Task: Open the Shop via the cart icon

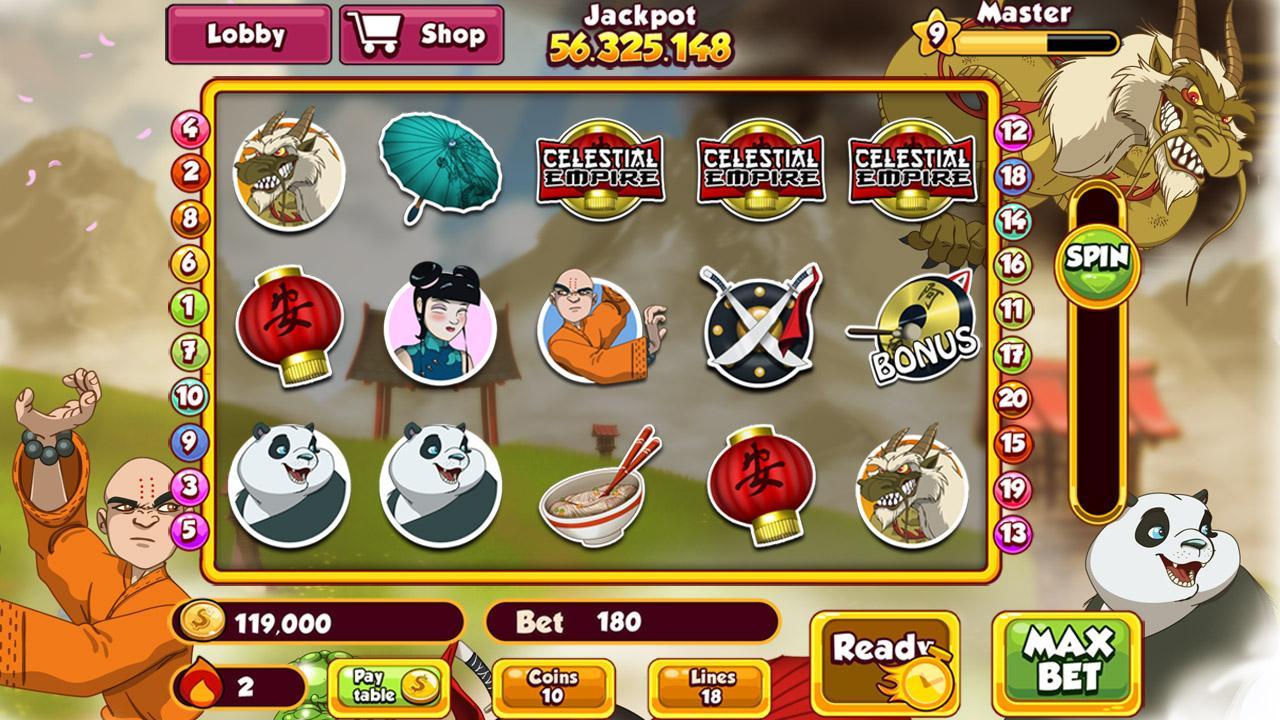Action: point(377,31)
